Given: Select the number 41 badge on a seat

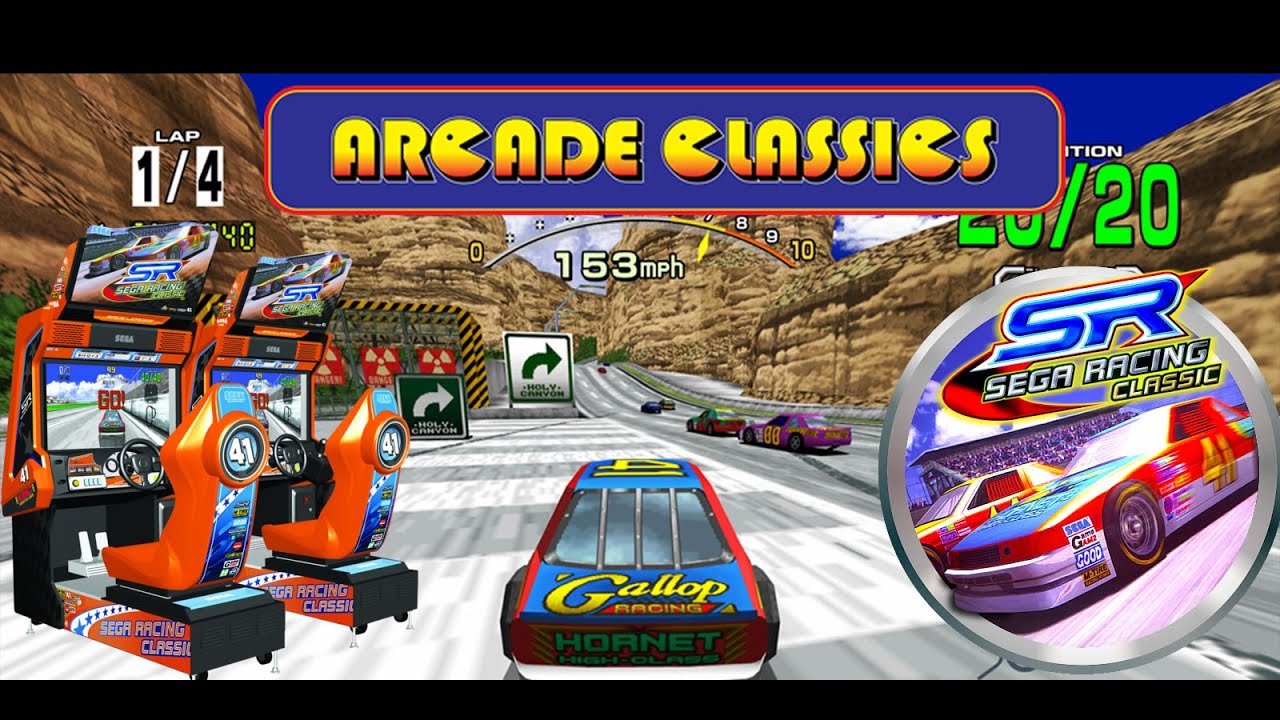Looking at the screenshot, I should [x=242, y=453].
